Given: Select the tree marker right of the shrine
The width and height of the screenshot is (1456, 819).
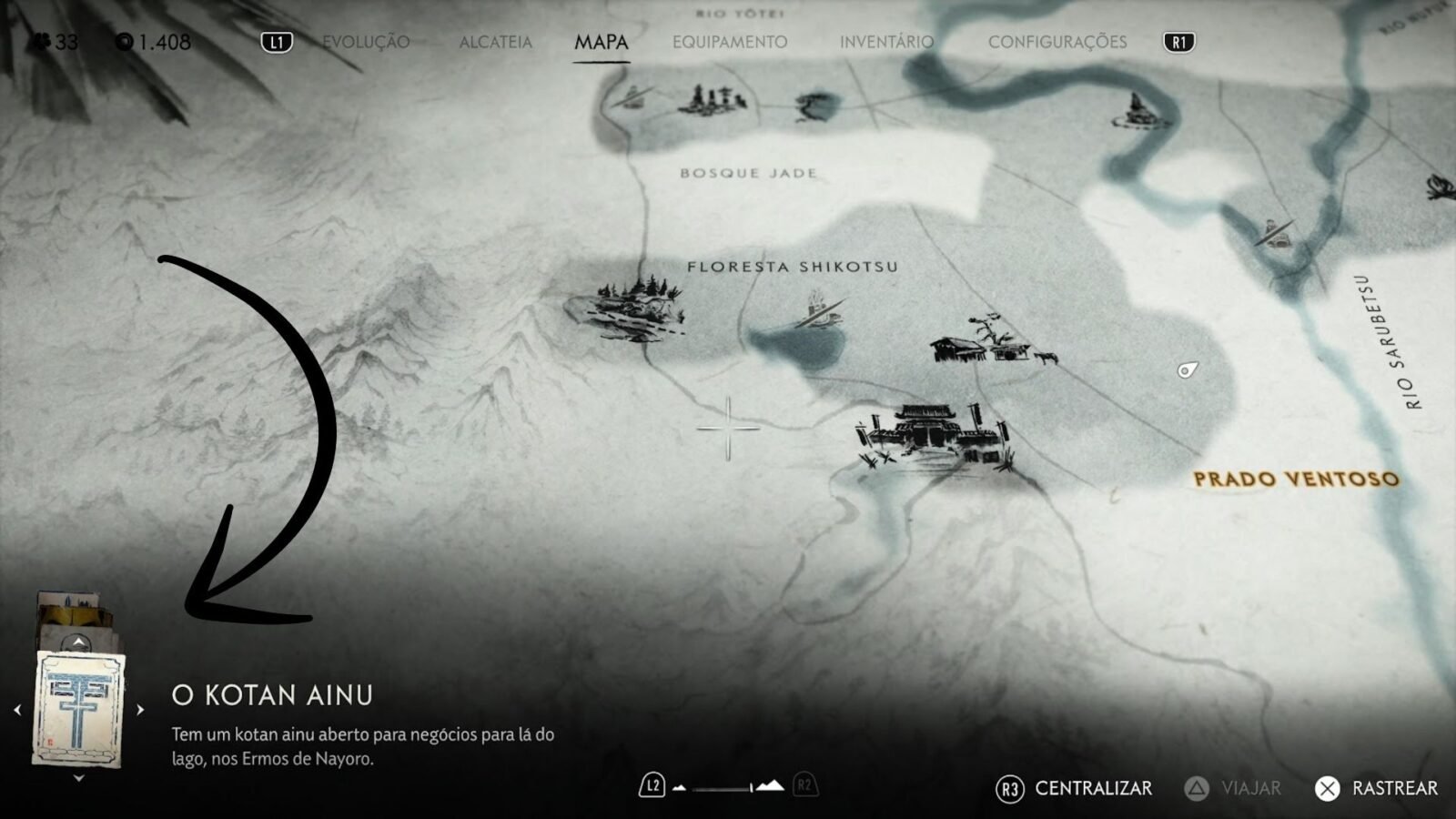Looking at the screenshot, I should click(815, 106).
